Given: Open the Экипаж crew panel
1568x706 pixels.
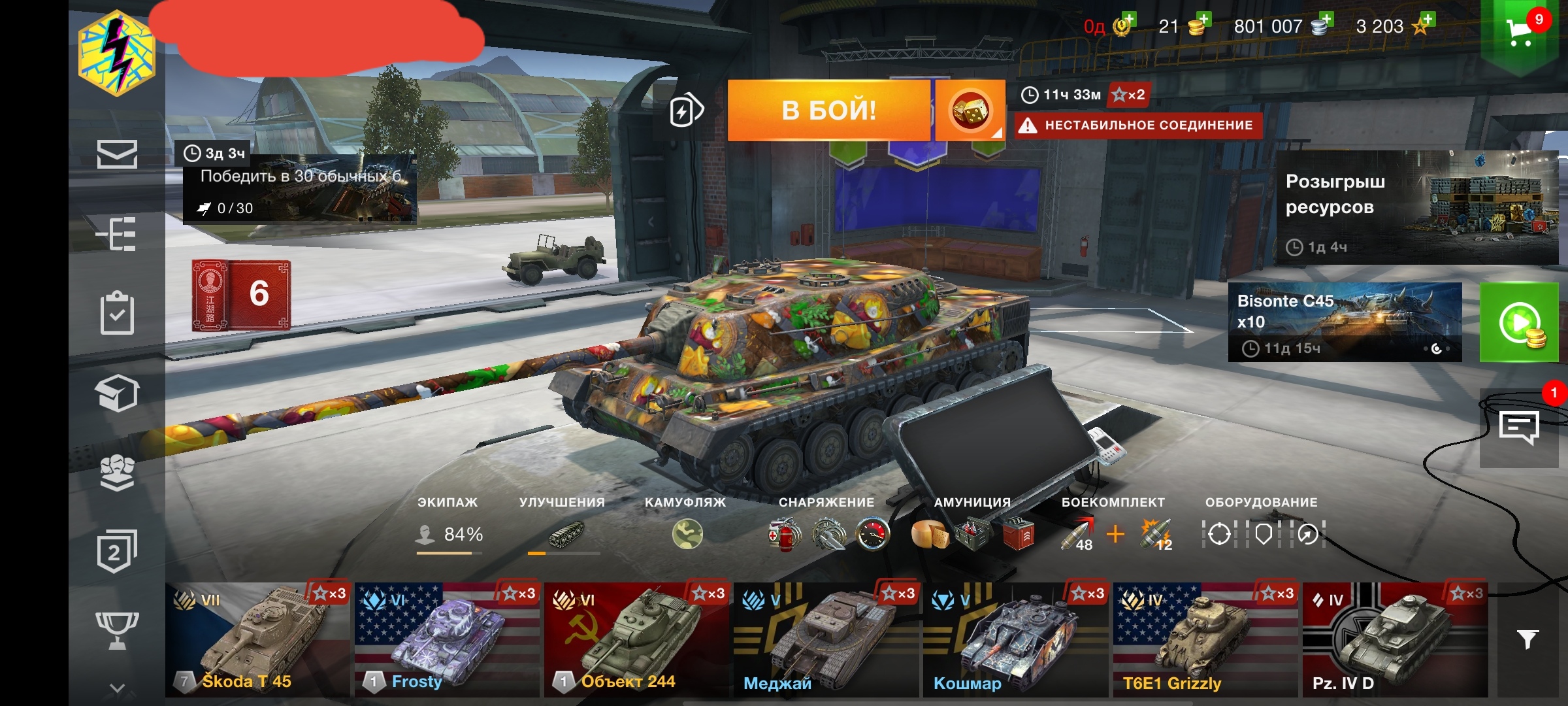Looking at the screenshot, I should [449, 533].
